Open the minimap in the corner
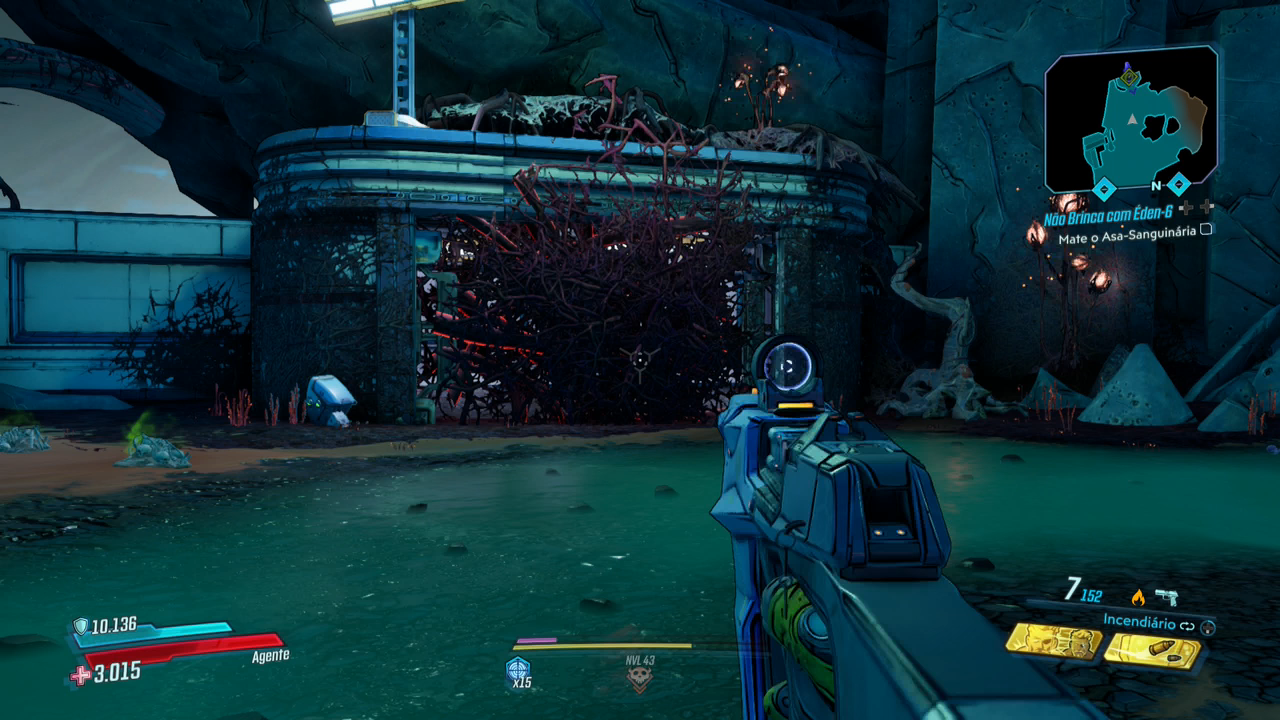The height and width of the screenshot is (720, 1280). click(x=1131, y=120)
